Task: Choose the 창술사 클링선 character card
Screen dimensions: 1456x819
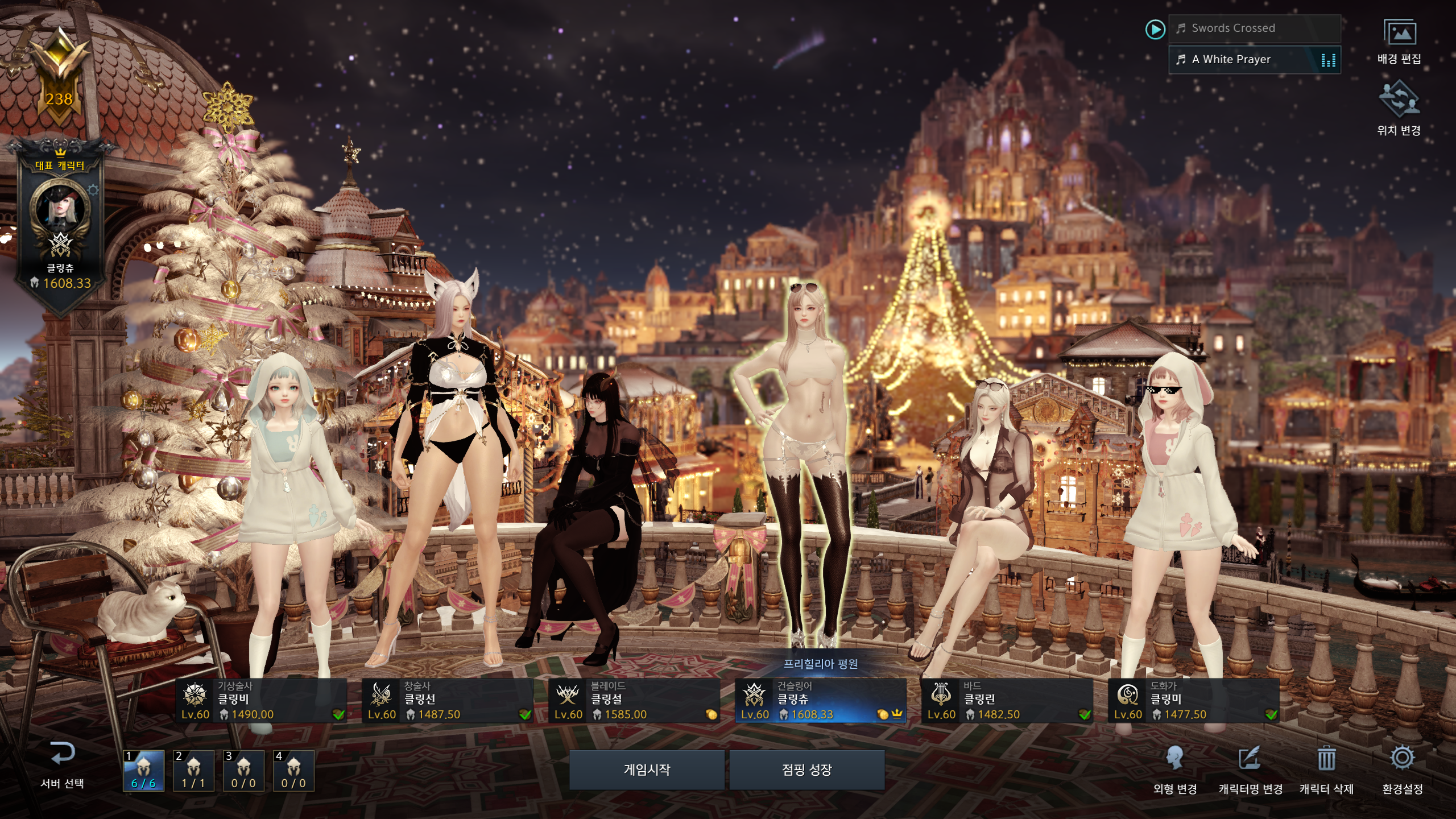Action: [448, 701]
